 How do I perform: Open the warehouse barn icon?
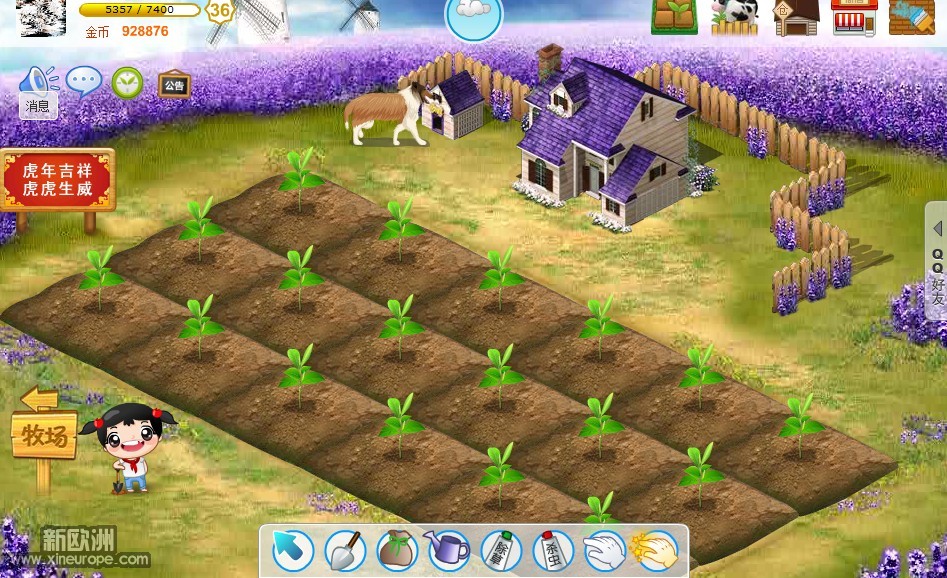click(x=796, y=17)
